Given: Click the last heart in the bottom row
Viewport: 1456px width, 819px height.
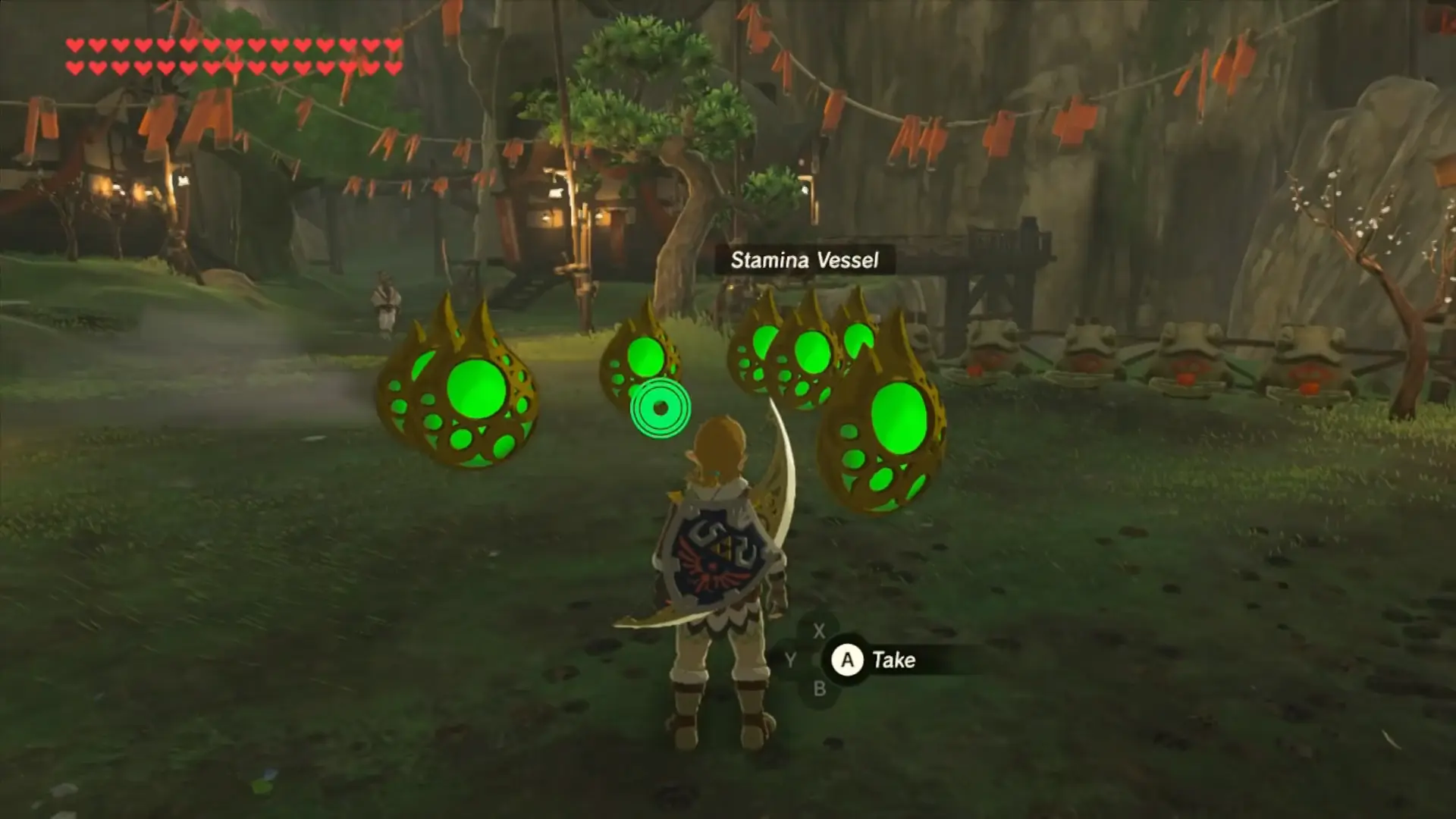Looking at the screenshot, I should point(393,67).
